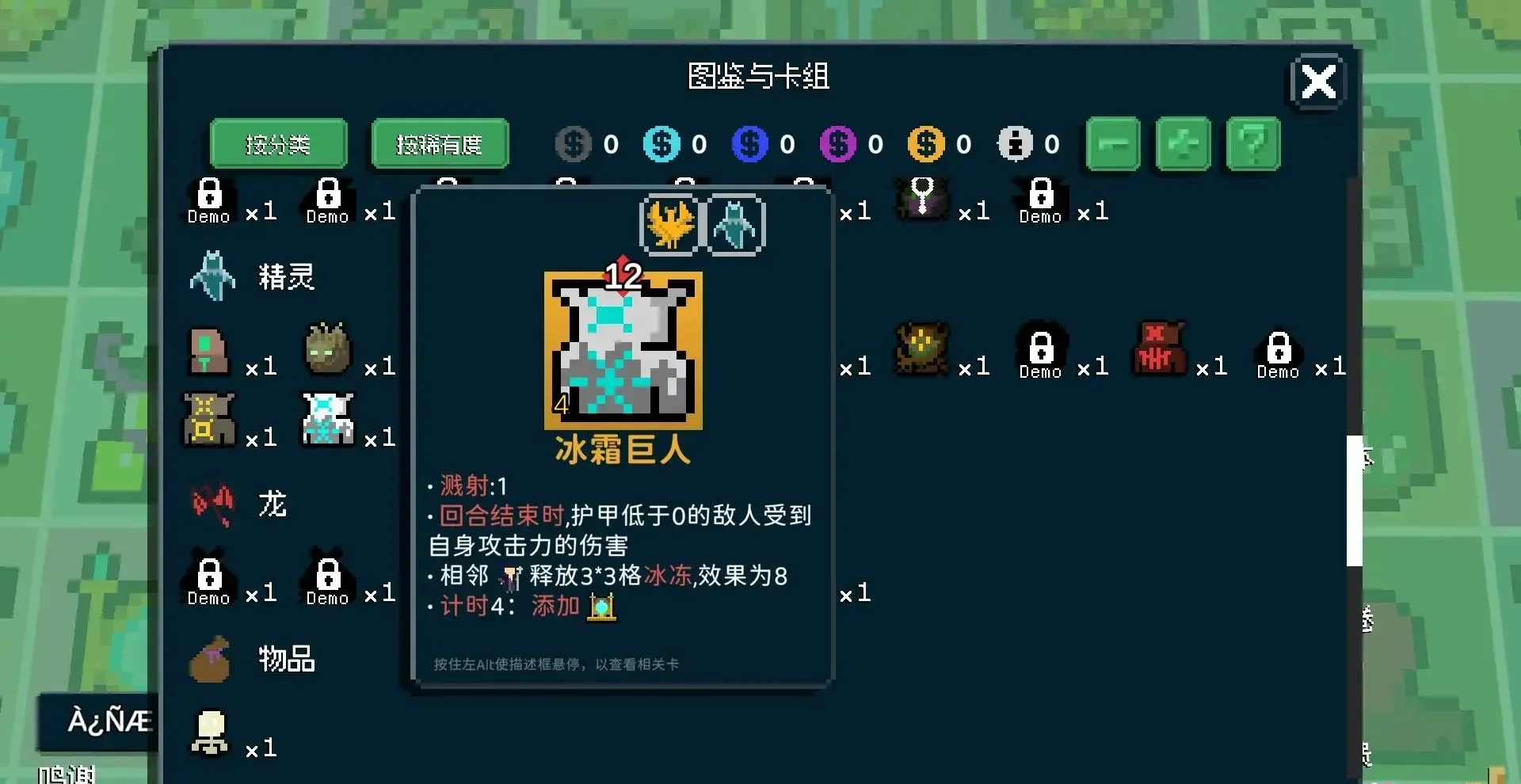Click the green key-shaped button
This screenshot has width=1521, height=784.
click(1113, 143)
